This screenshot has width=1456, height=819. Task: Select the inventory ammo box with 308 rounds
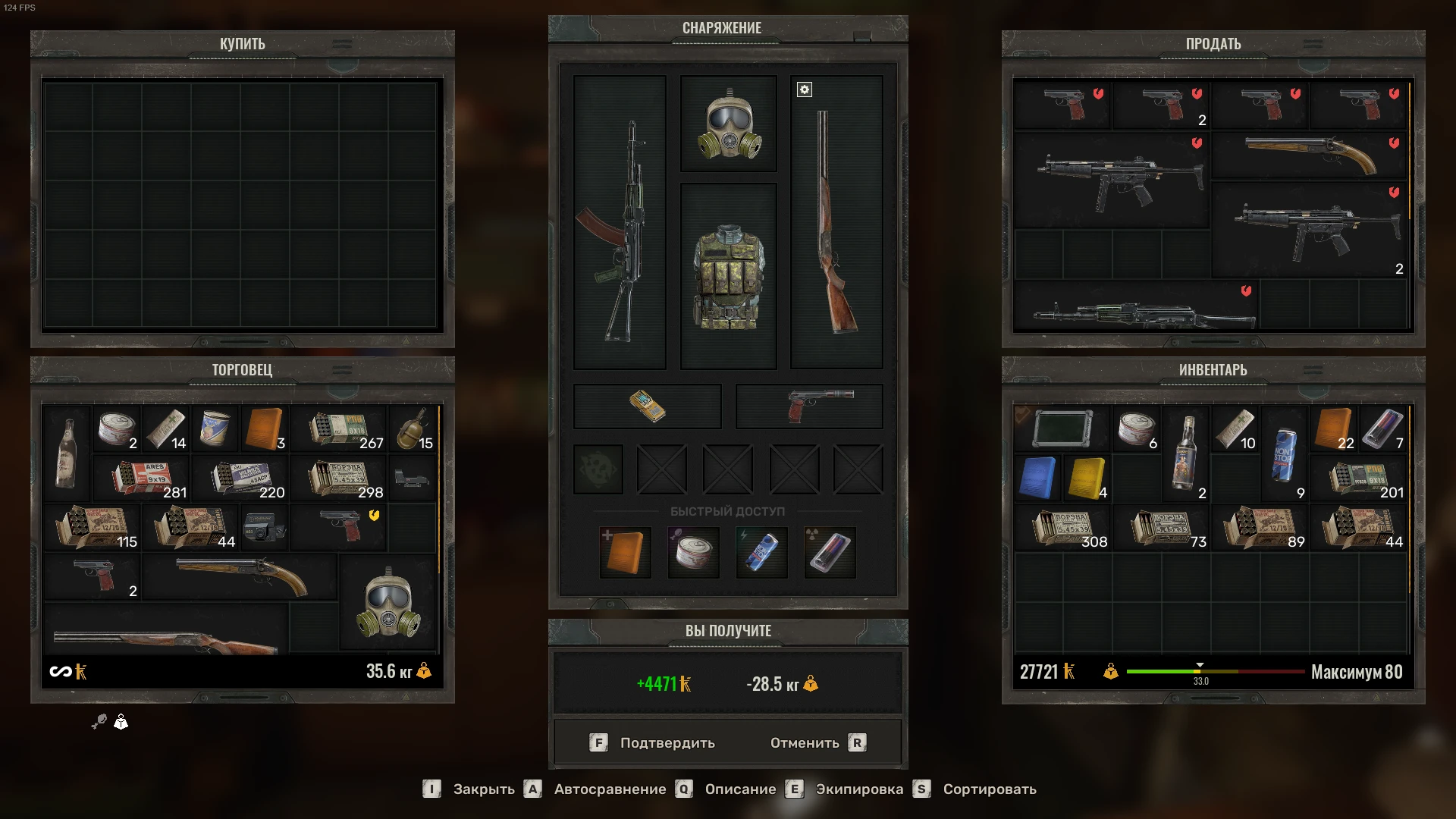point(1062,529)
